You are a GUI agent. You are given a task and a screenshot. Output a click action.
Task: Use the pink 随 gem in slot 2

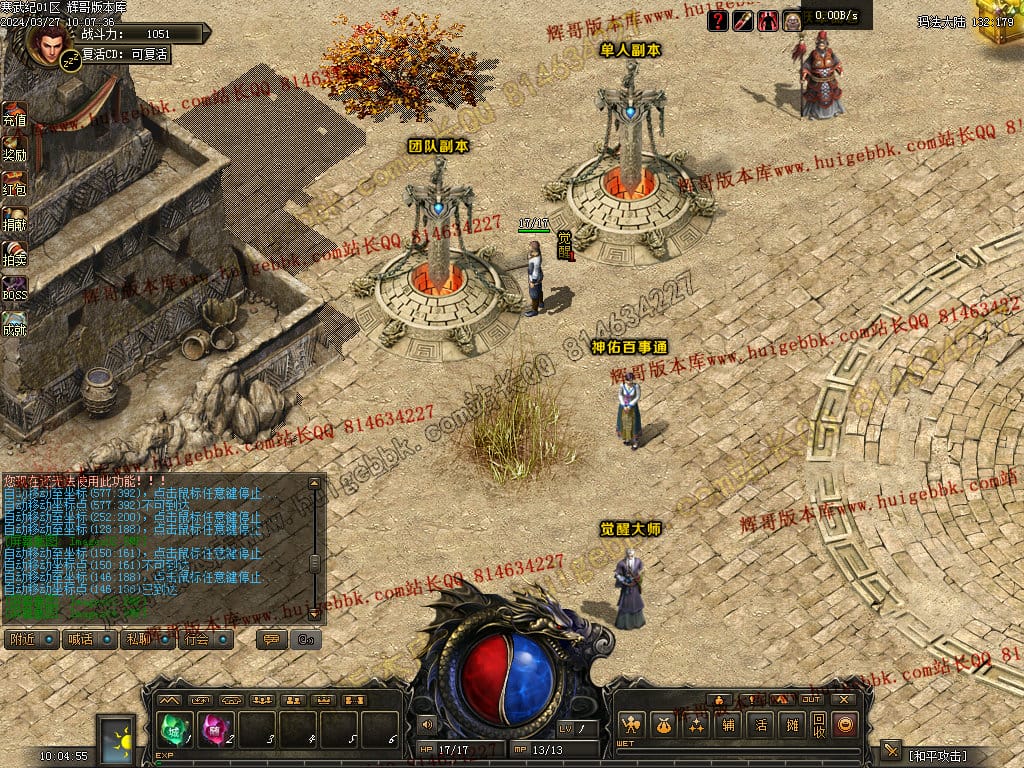[x=215, y=728]
